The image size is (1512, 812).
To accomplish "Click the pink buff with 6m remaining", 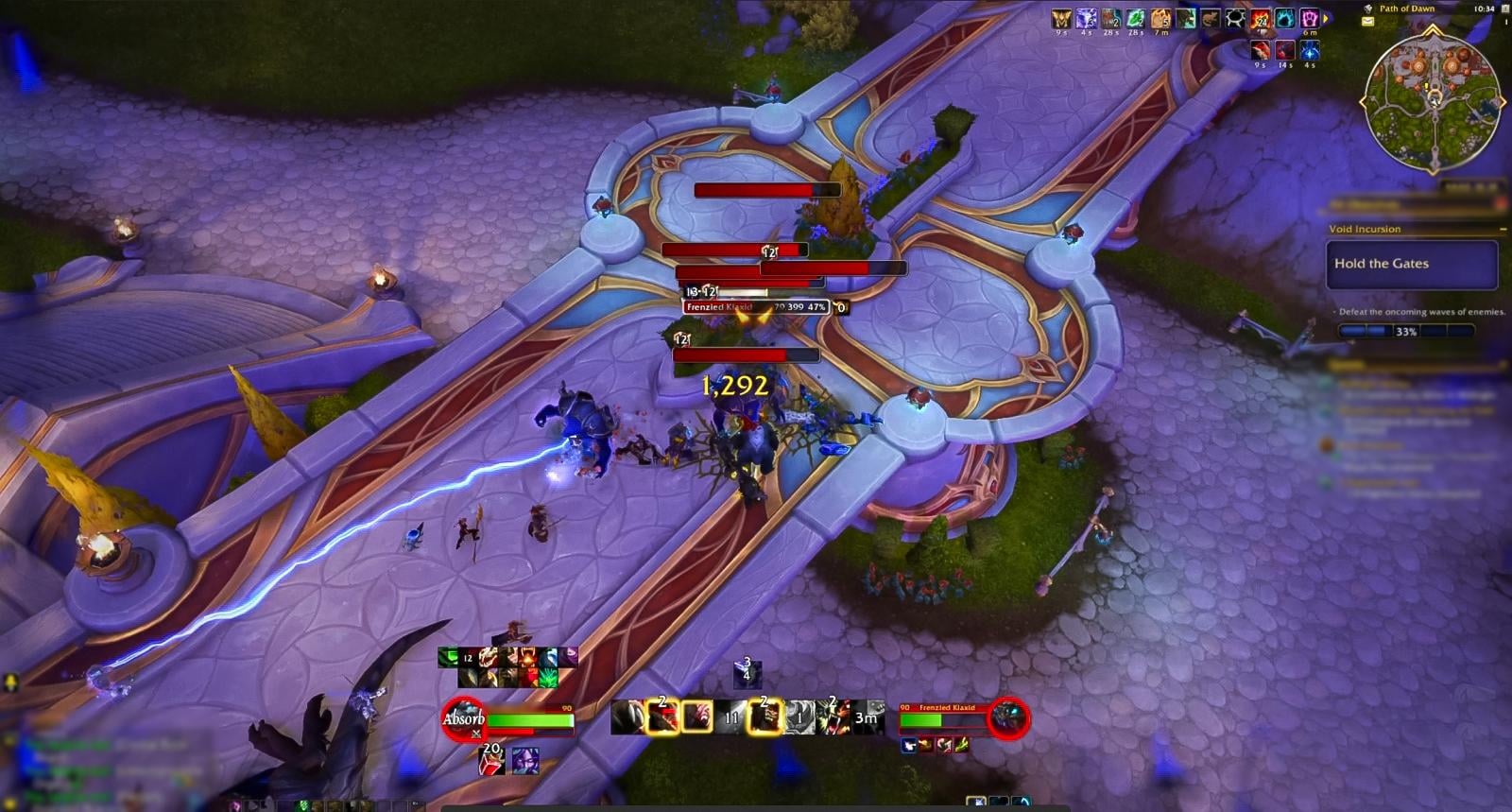I will (x=1310, y=19).
